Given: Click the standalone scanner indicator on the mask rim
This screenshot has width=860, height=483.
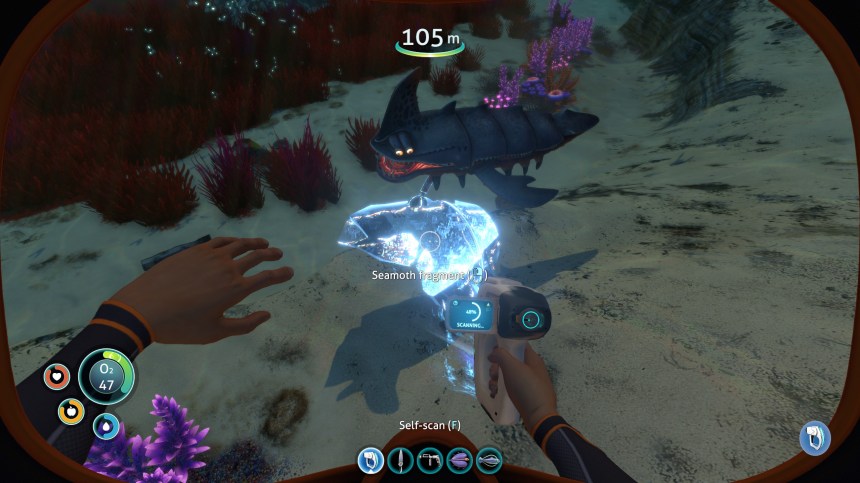Looking at the screenshot, I should 815,438.
